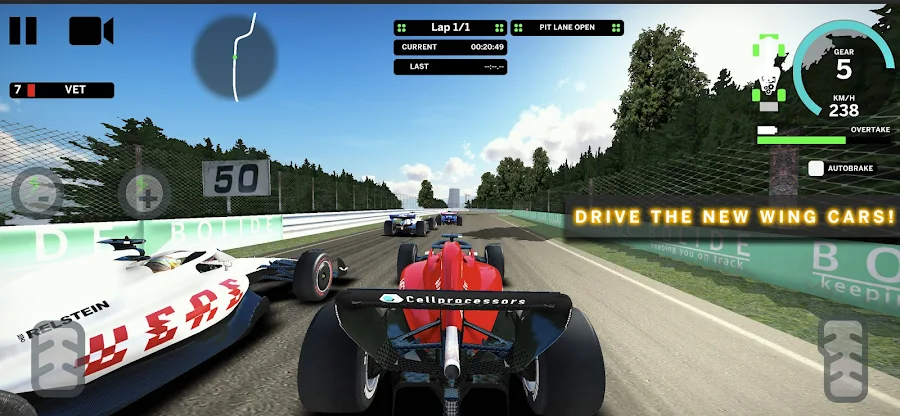Switch the camera view
This screenshot has width=900, height=416.
pos(91,30)
